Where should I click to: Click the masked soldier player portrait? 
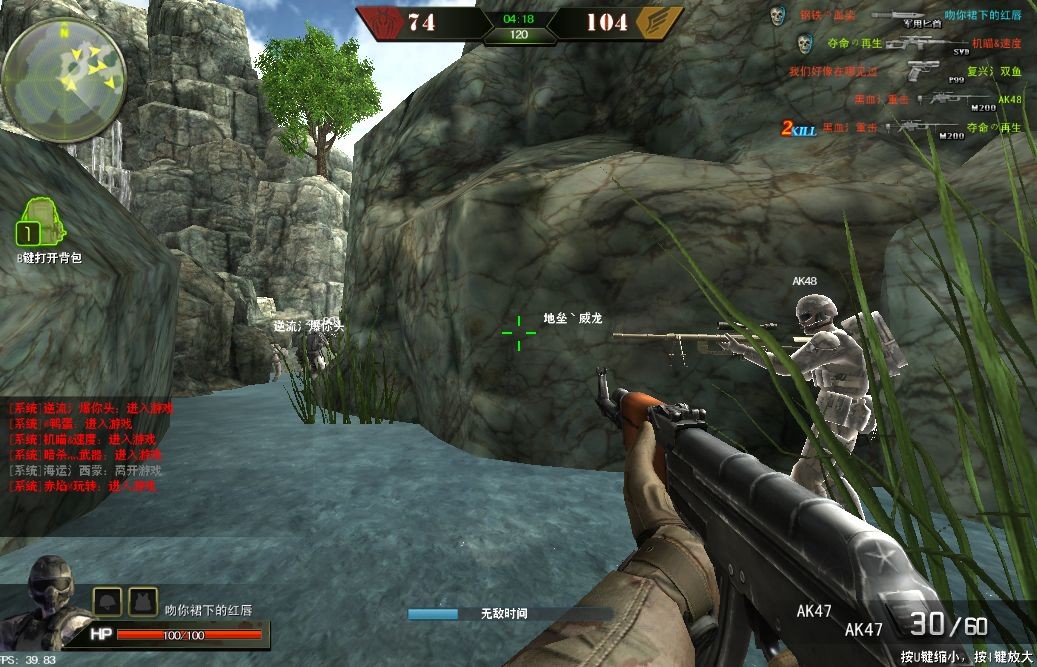click(x=47, y=593)
